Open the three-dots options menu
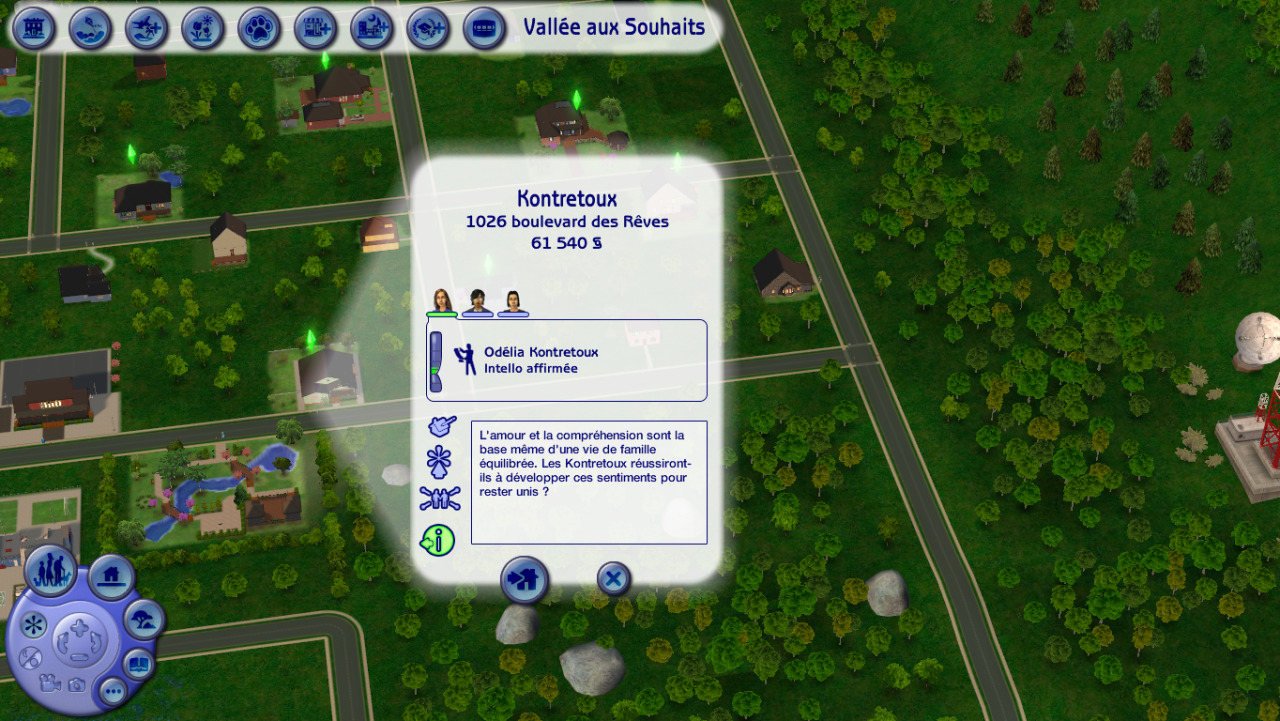The image size is (1280, 721). pos(112,690)
